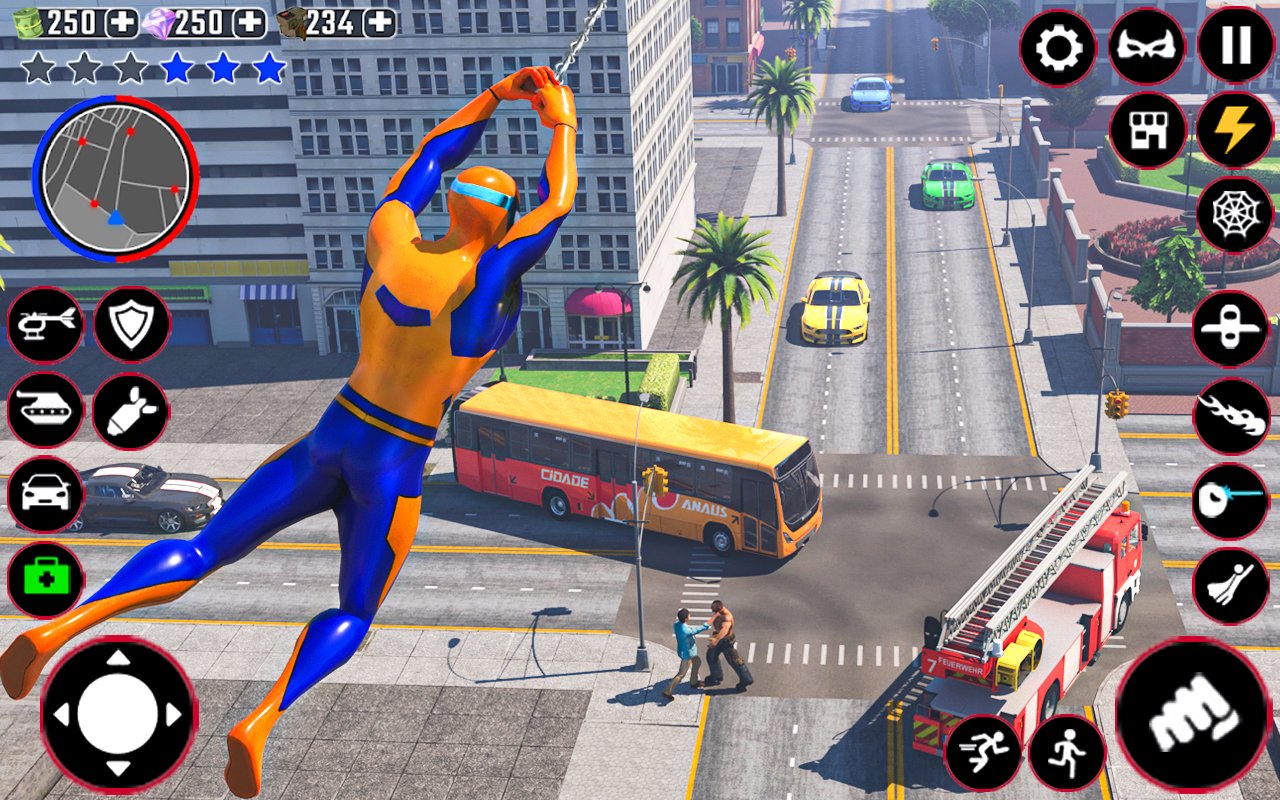Add more cash with plus button
1280x800 pixels.
click(x=122, y=22)
